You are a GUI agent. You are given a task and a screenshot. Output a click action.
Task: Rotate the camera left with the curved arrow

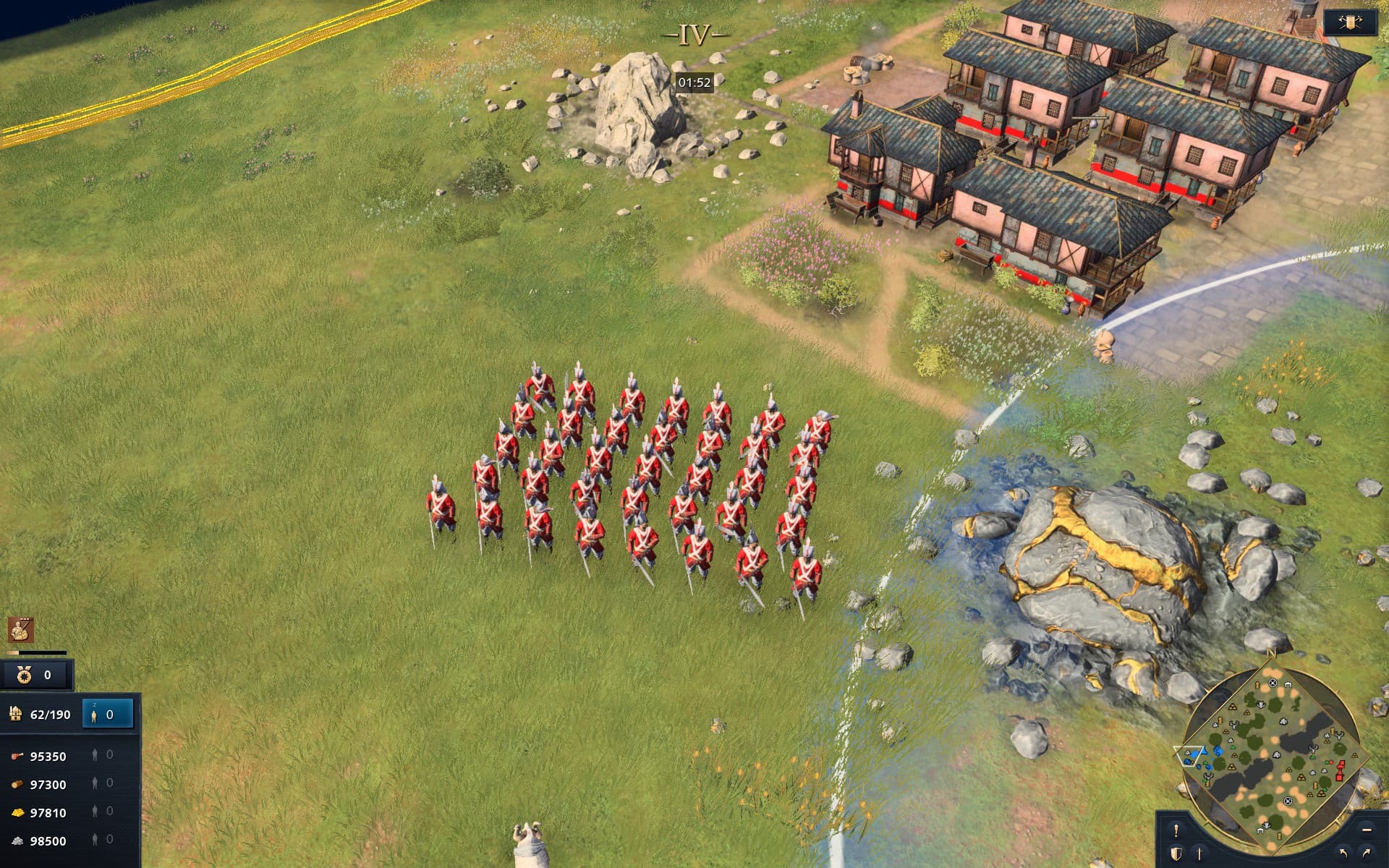1343,854
